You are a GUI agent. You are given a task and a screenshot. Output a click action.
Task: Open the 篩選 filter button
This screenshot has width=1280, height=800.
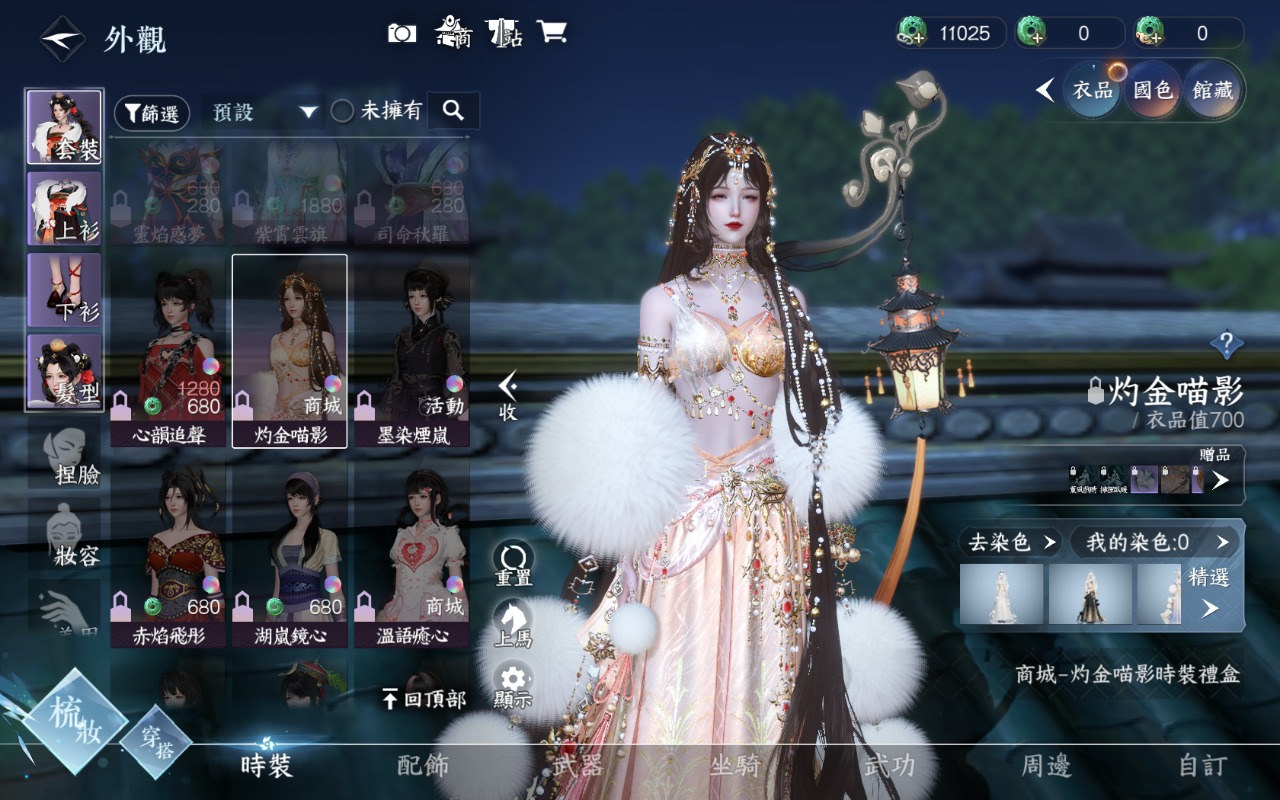[x=152, y=113]
